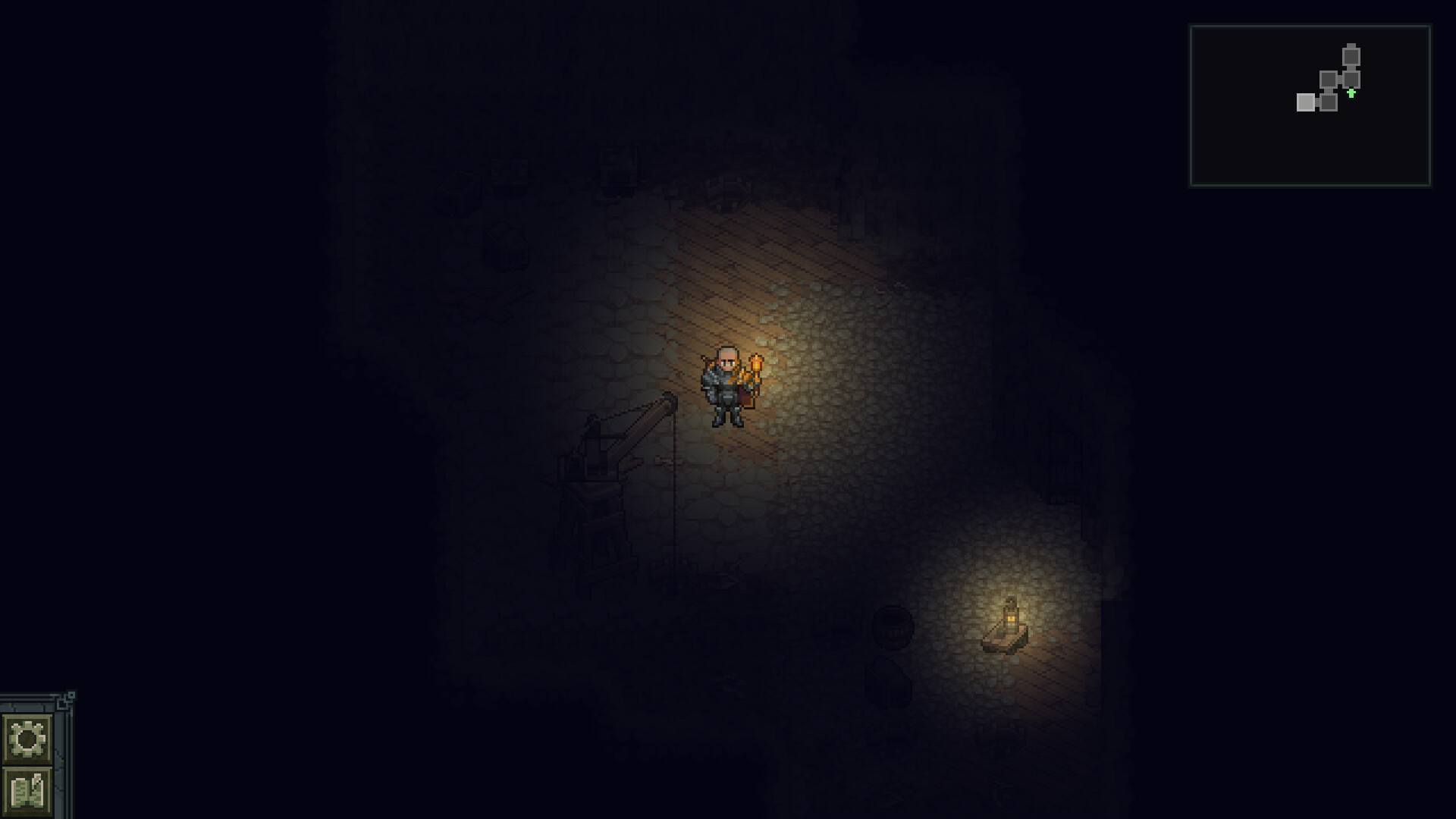Open the journal book panel
This screenshot has width=1456, height=819.
27,789
